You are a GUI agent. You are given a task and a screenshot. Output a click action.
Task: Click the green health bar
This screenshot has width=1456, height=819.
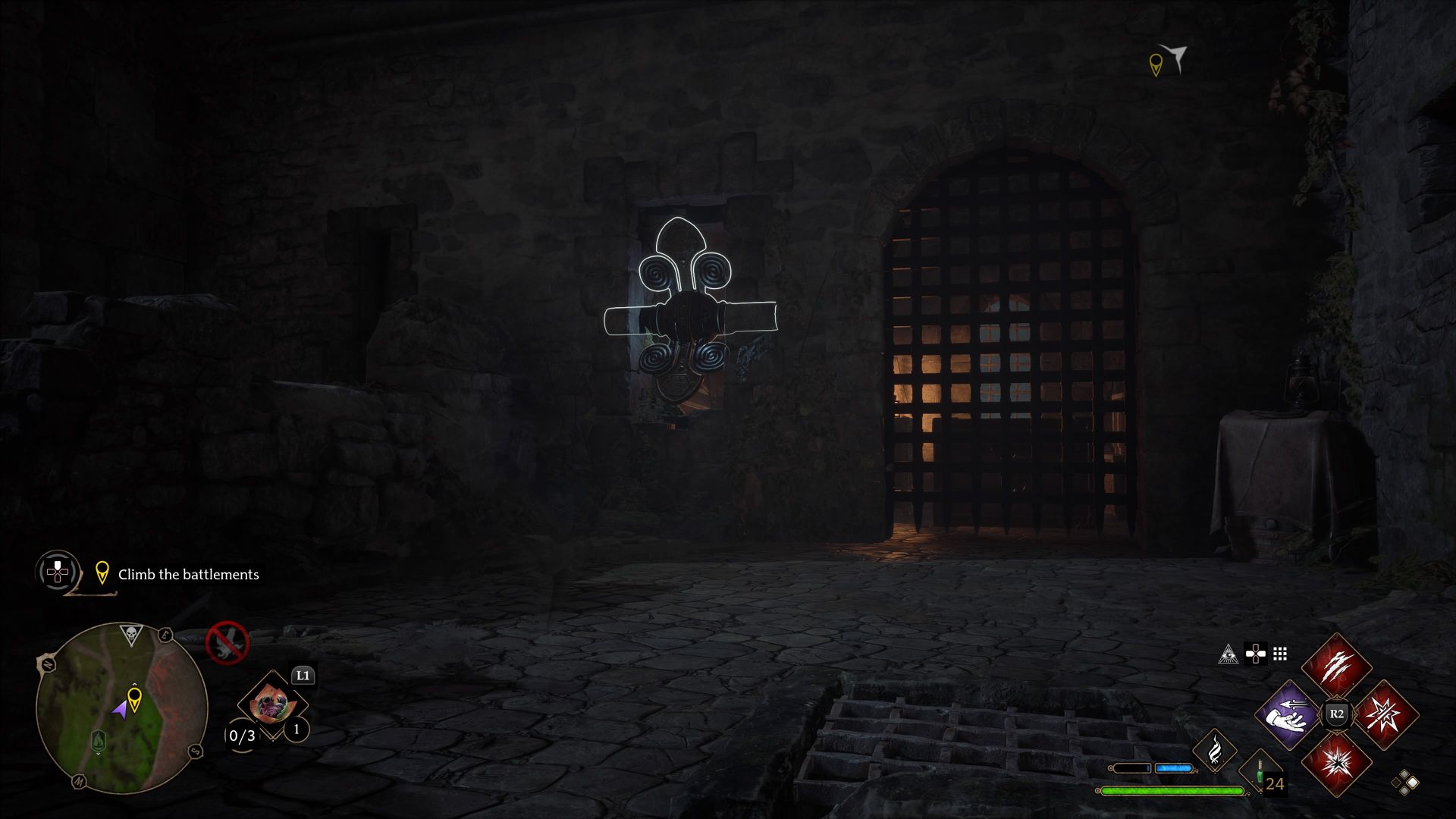pos(1172,790)
